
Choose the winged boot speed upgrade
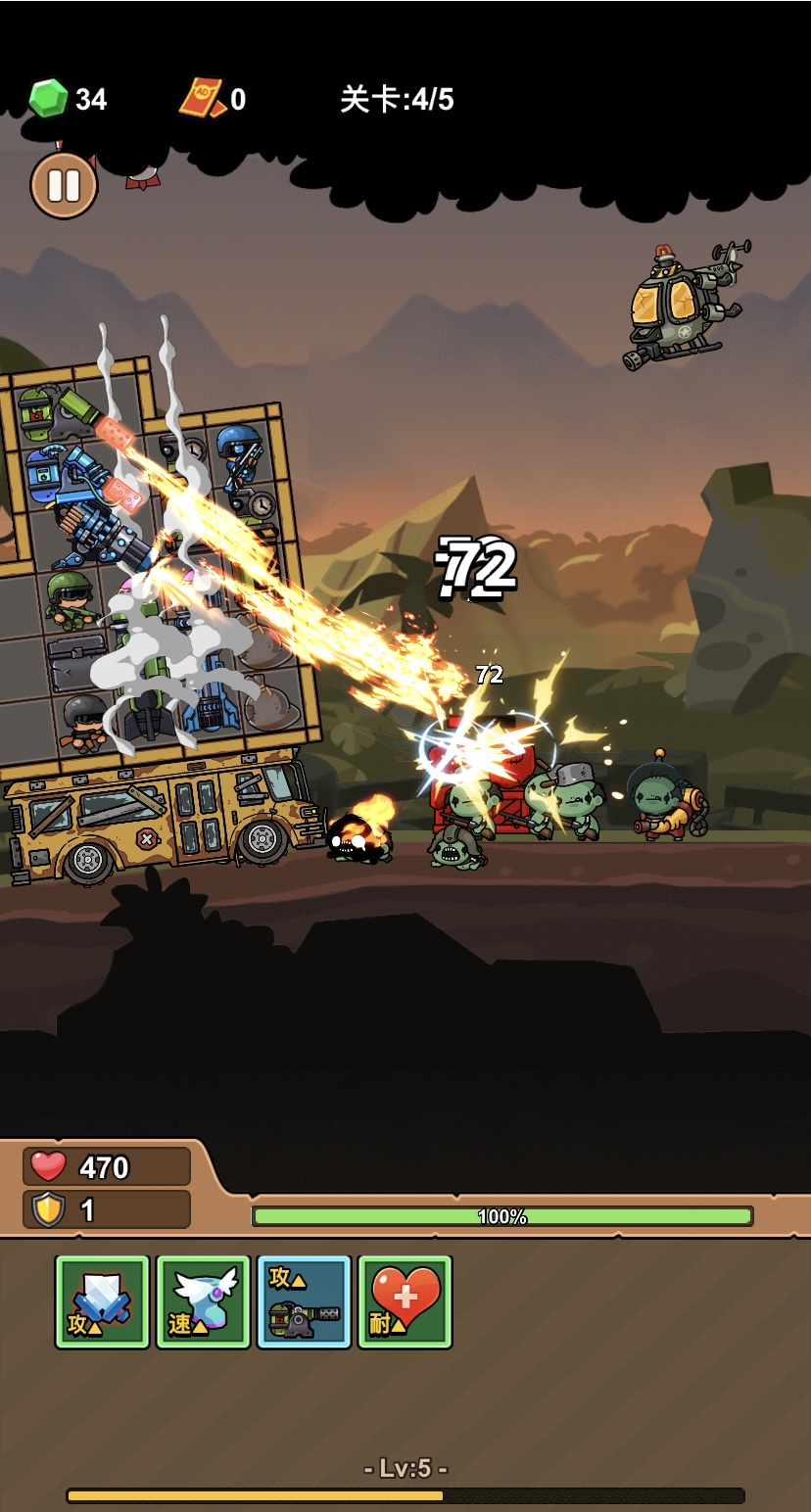204,1301
